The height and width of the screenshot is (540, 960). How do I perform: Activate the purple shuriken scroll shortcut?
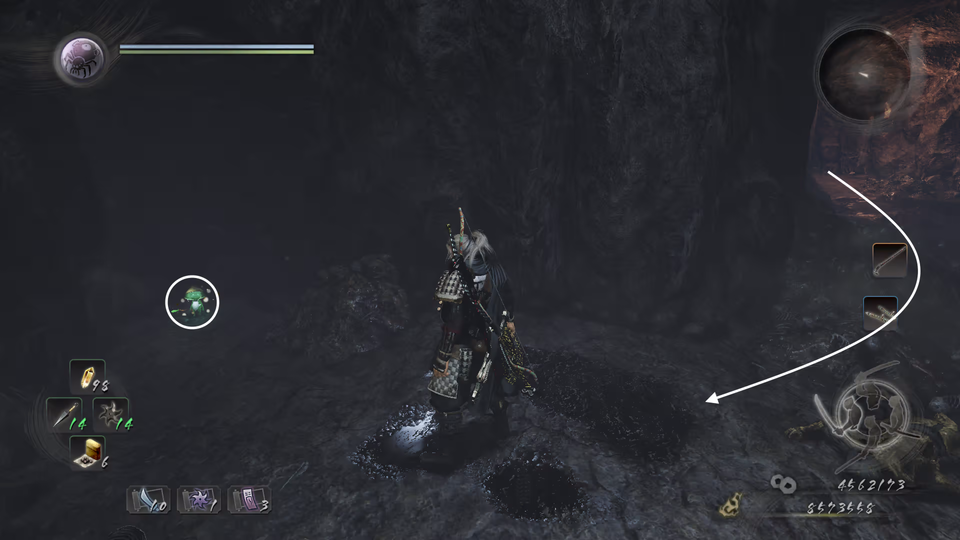pyautogui.click(x=197, y=498)
